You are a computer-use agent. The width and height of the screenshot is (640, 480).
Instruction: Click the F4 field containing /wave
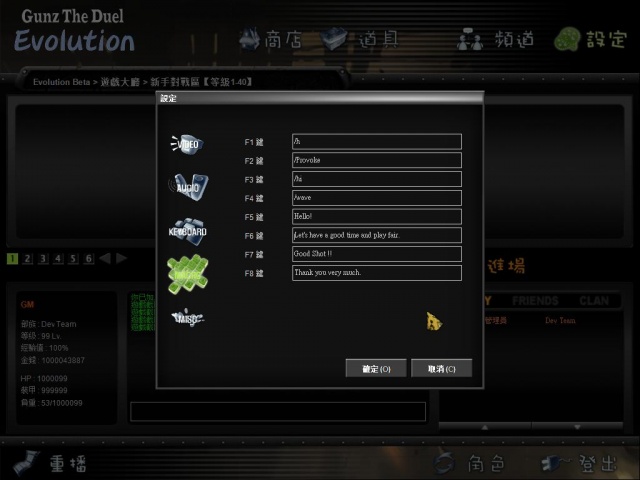point(376,198)
